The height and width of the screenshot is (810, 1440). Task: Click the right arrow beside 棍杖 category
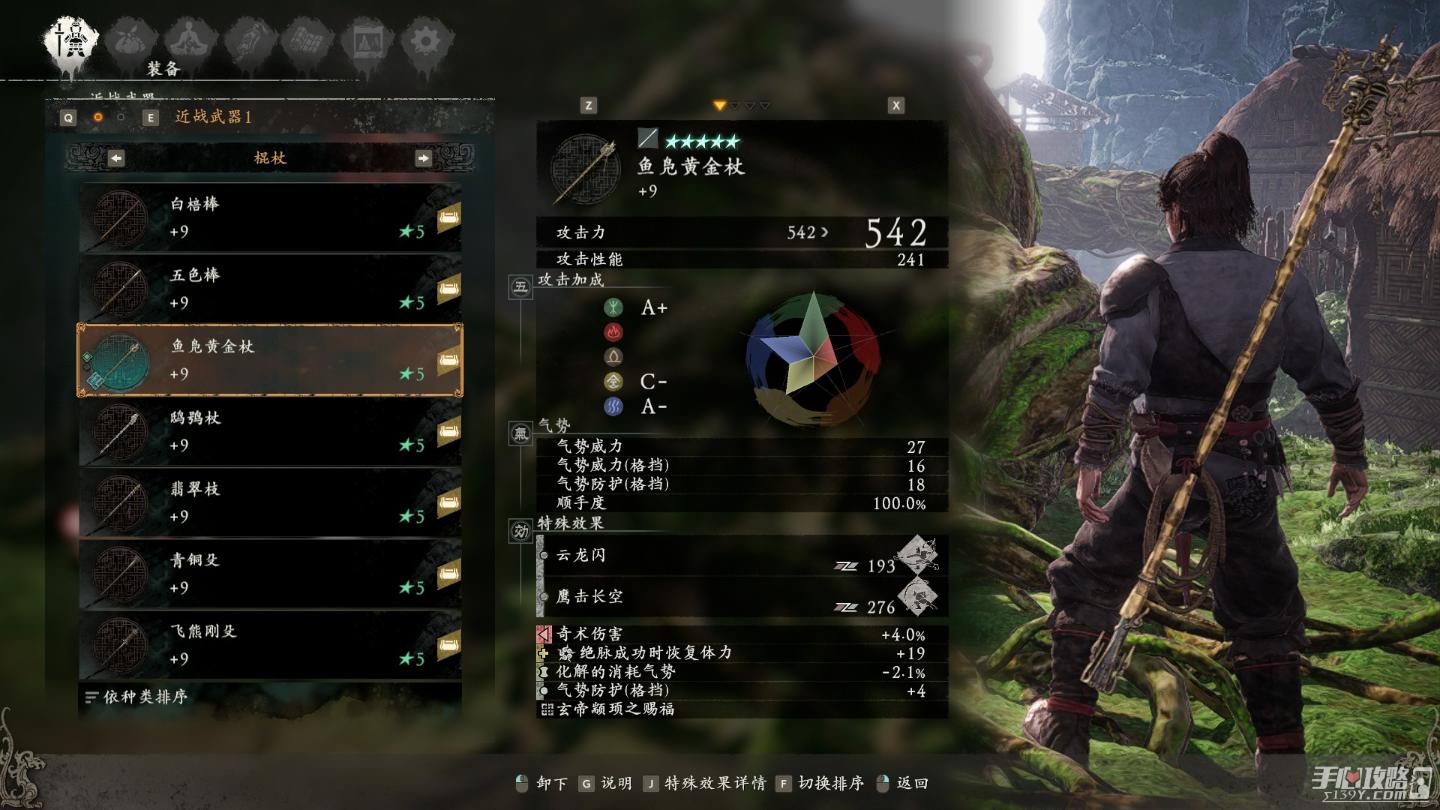423,158
